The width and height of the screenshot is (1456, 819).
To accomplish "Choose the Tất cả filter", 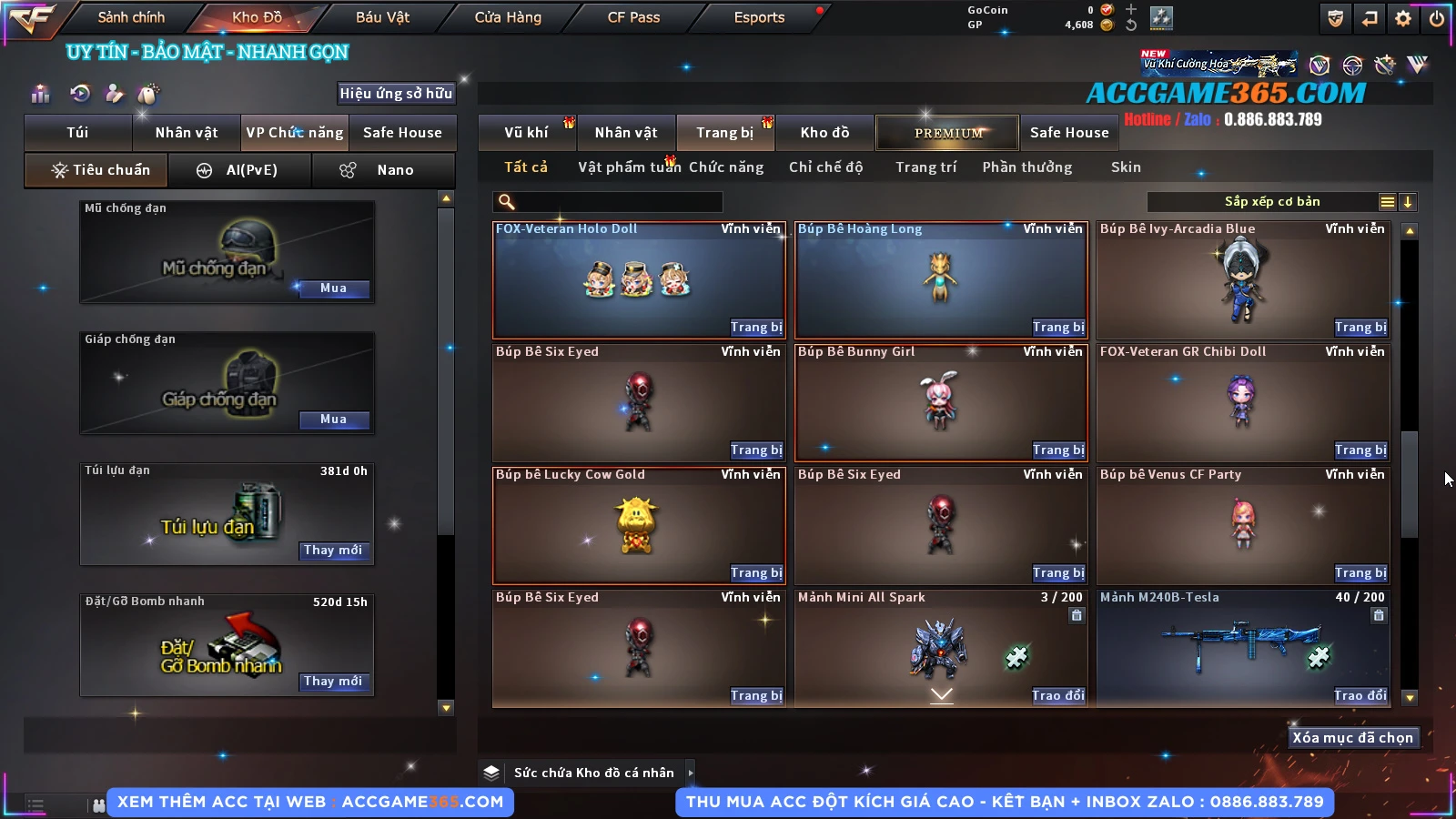I will point(526,167).
